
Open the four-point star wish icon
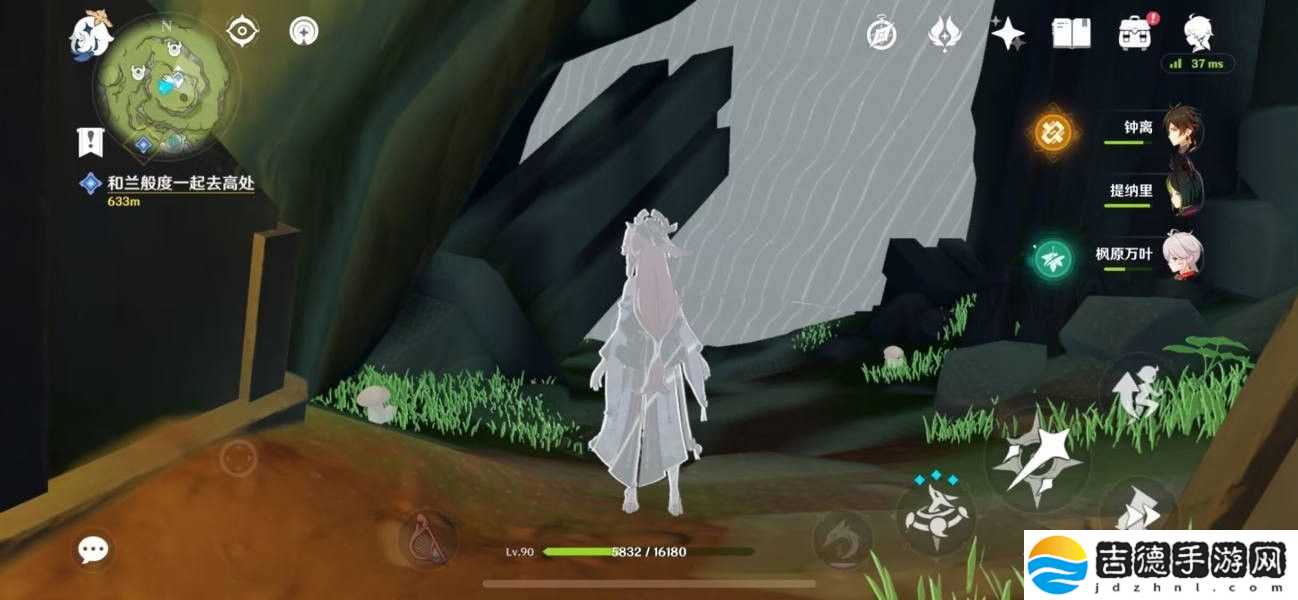(1007, 34)
